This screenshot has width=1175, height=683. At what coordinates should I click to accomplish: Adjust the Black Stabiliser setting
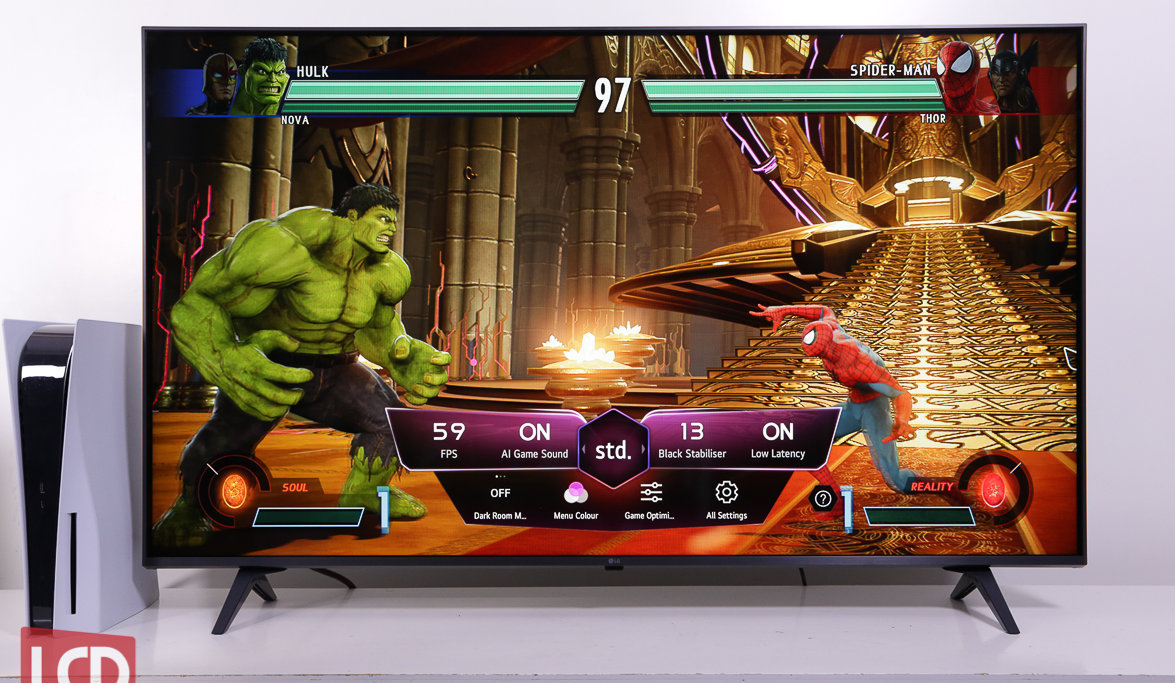[x=690, y=440]
